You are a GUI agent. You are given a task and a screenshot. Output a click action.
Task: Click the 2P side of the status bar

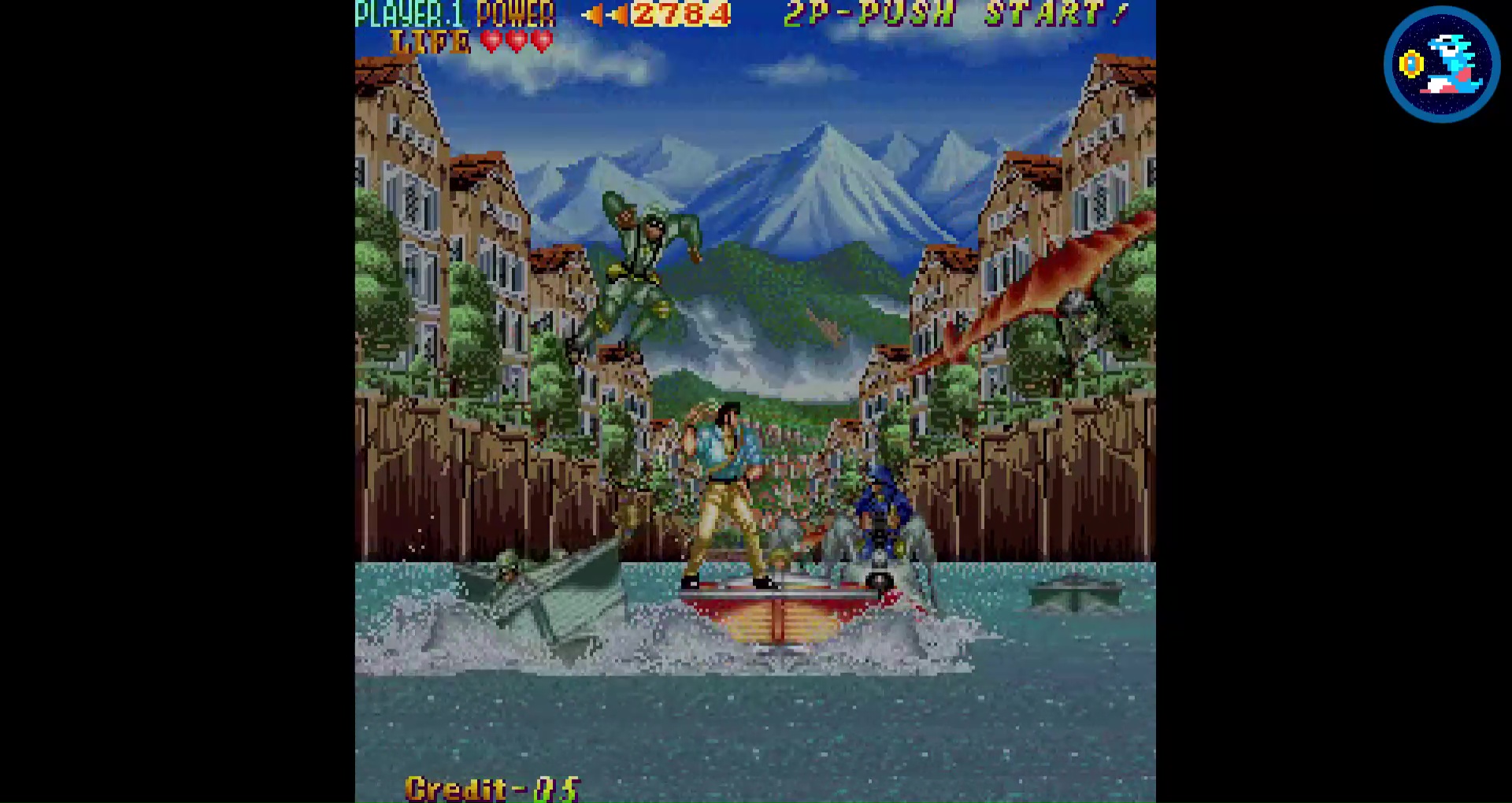click(806, 13)
